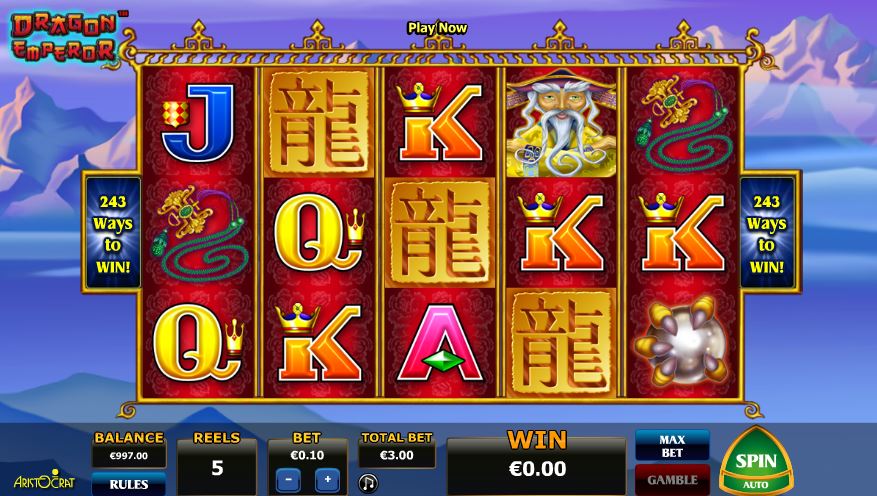Image resolution: width=877 pixels, height=496 pixels.
Task: Toggle sound with the music note icon
Action: (x=369, y=483)
